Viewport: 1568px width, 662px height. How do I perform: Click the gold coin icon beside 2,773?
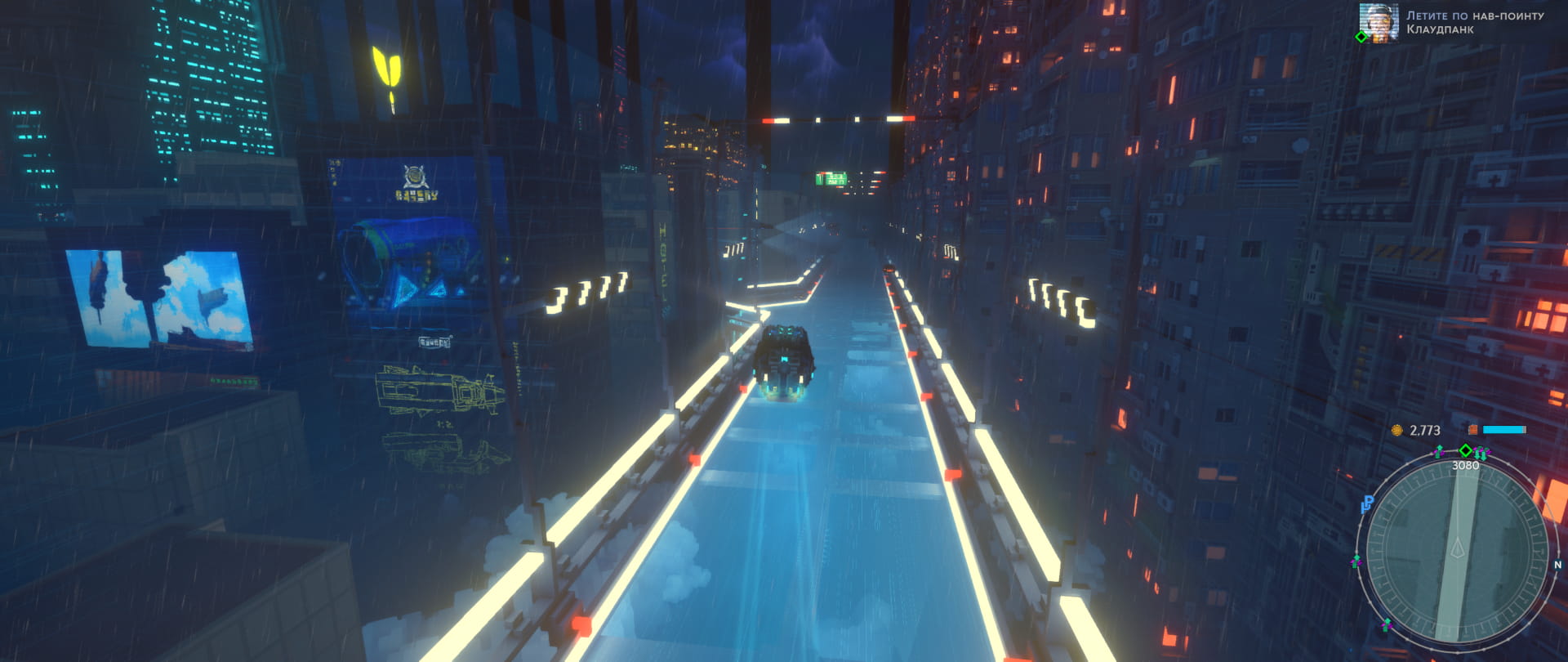point(1397,429)
